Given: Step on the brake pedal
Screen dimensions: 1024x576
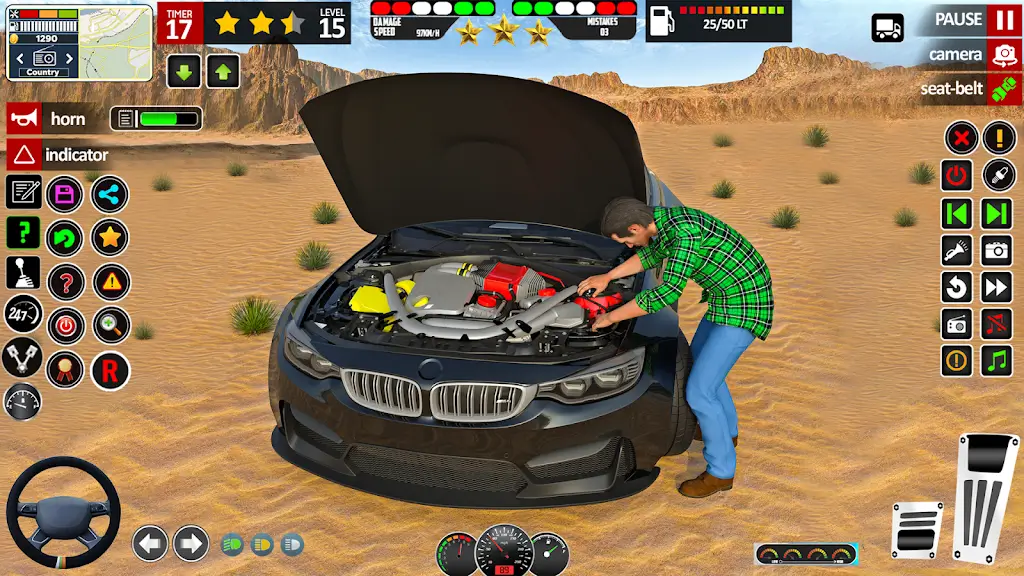Looking at the screenshot, I should [x=916, y=530].
